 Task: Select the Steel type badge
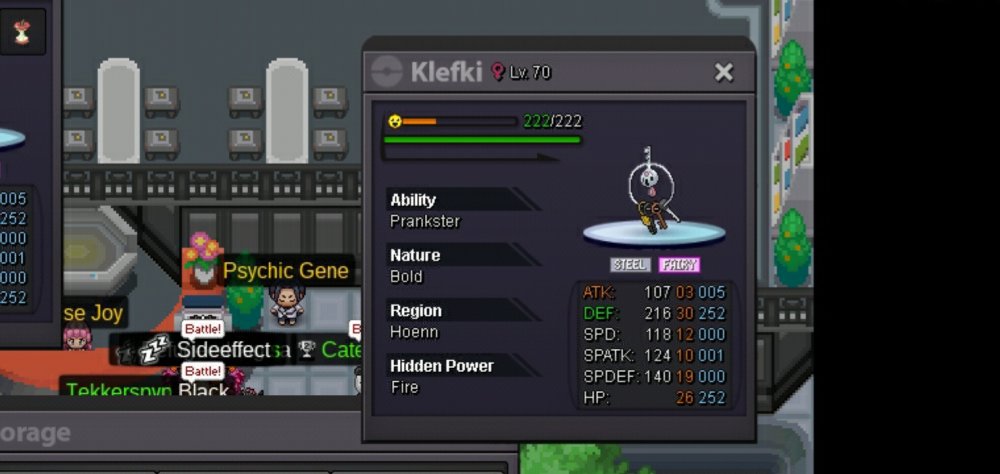[630, 265]
